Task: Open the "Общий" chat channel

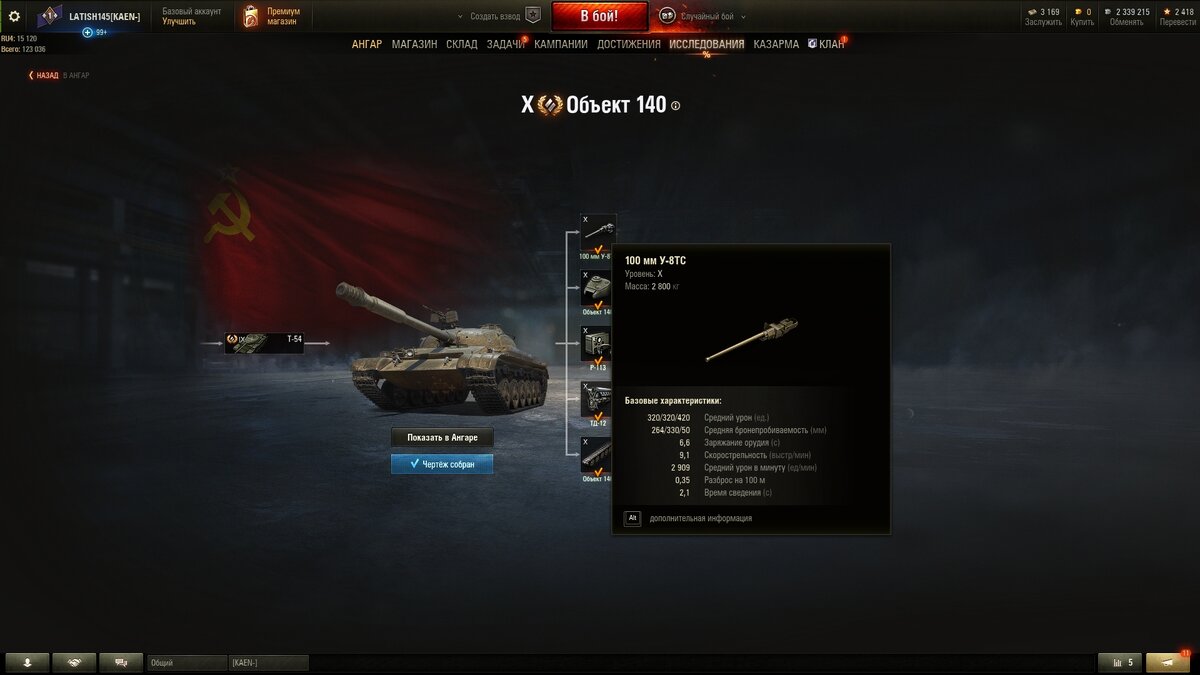Action: tap(187, 662)
